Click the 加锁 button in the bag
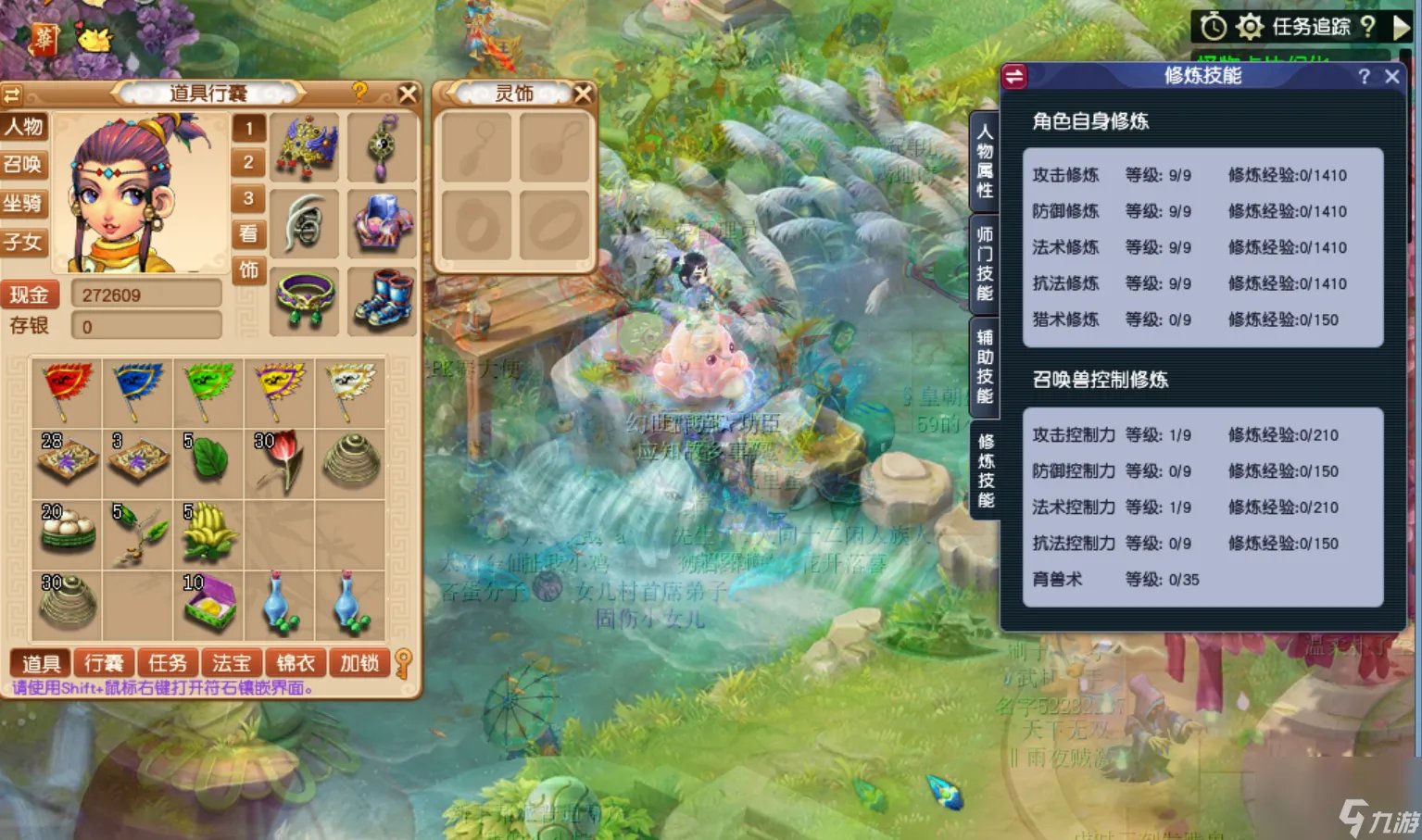The height and width of the screenshot is (840, 1422). [359, 663]
